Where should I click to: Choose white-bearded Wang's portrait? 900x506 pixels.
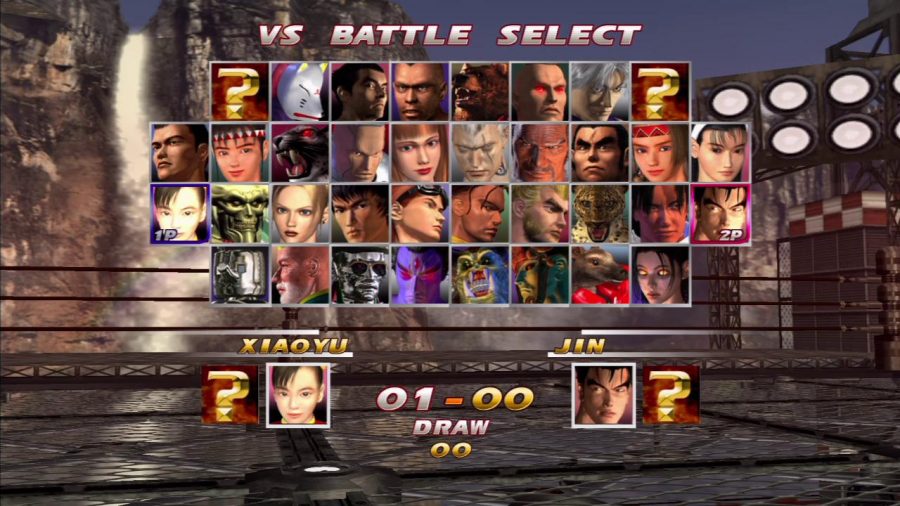(x=300, y=274)
